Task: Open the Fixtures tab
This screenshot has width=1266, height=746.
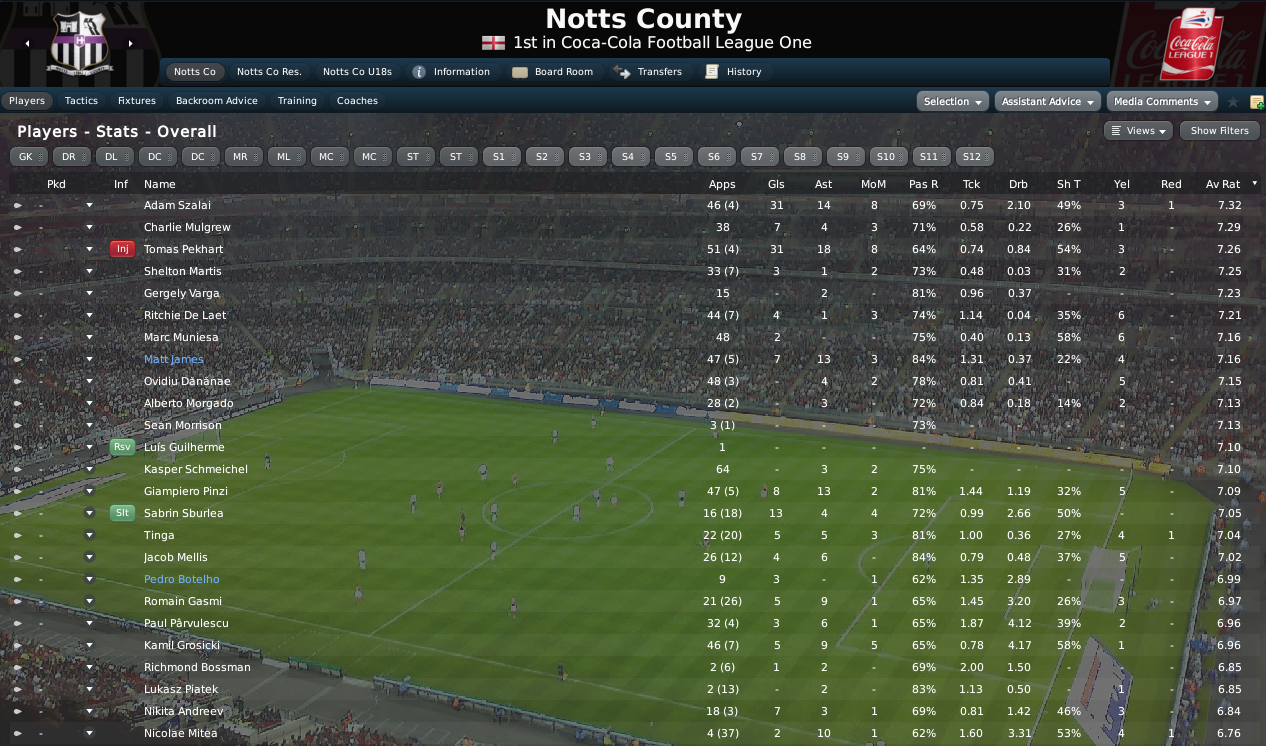Action: pyautogui.click(x=137, y=101)
